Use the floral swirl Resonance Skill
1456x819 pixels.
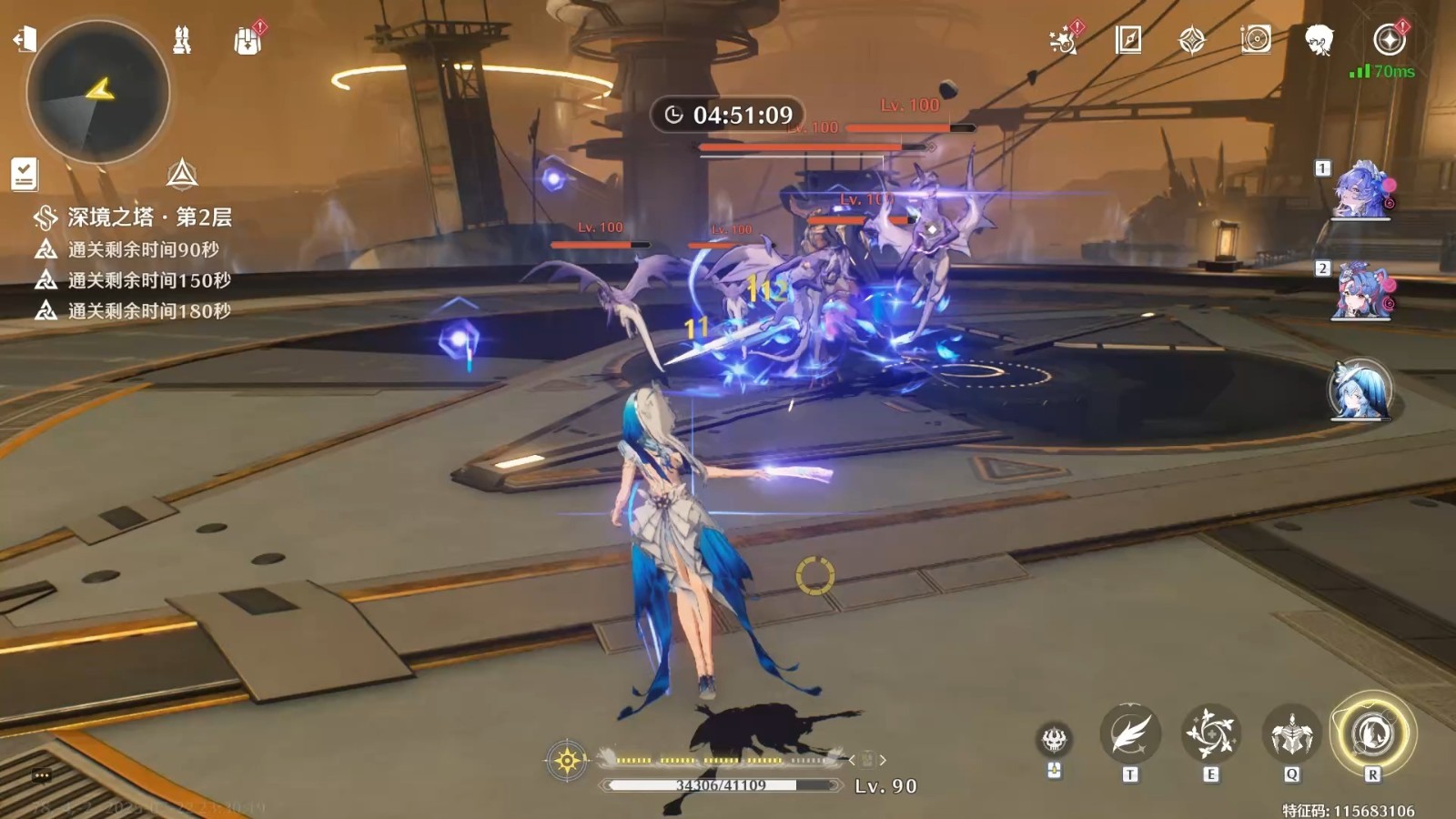click(x=1211, y=733)
